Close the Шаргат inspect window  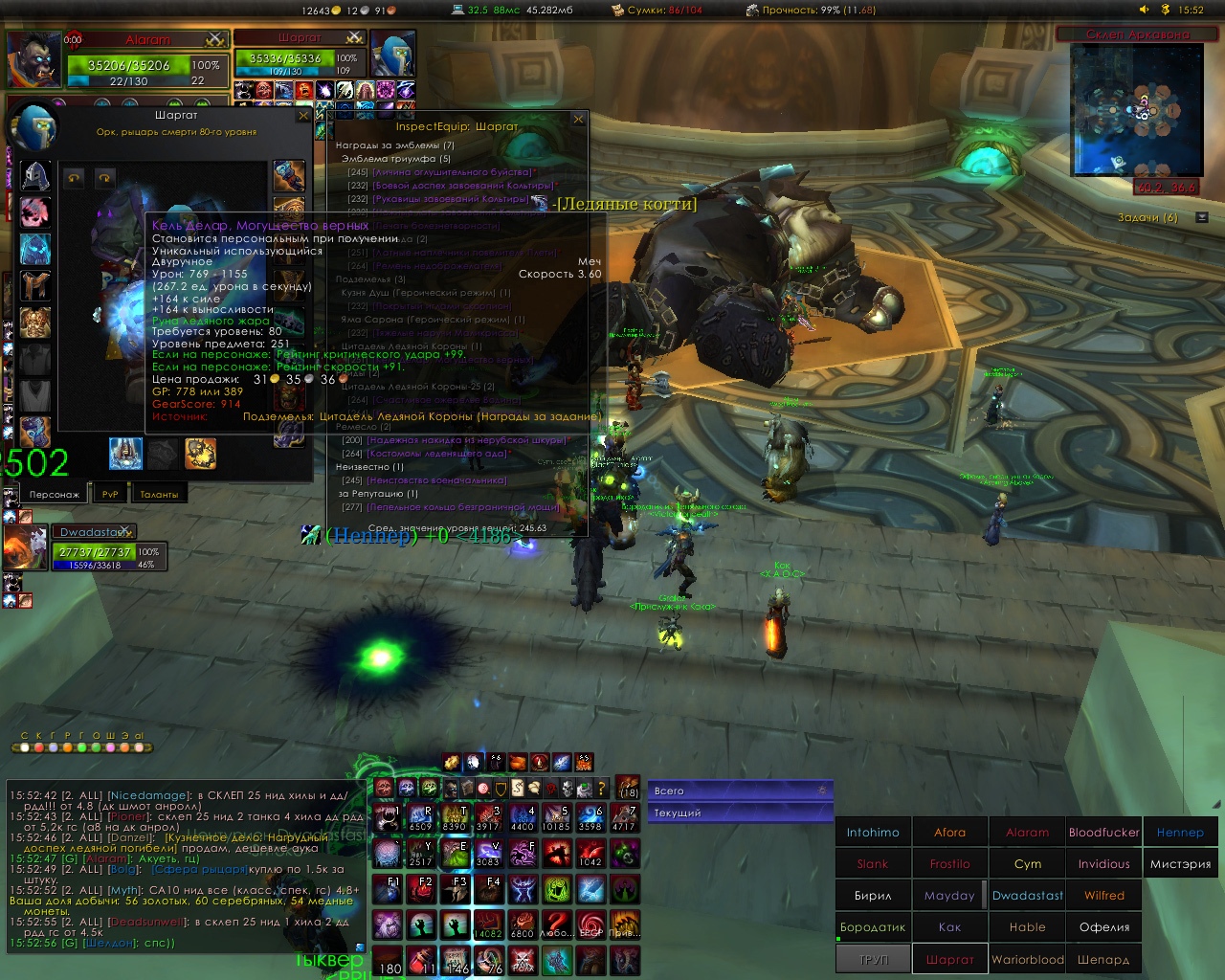pyautogui.click(x=303, y=116)
